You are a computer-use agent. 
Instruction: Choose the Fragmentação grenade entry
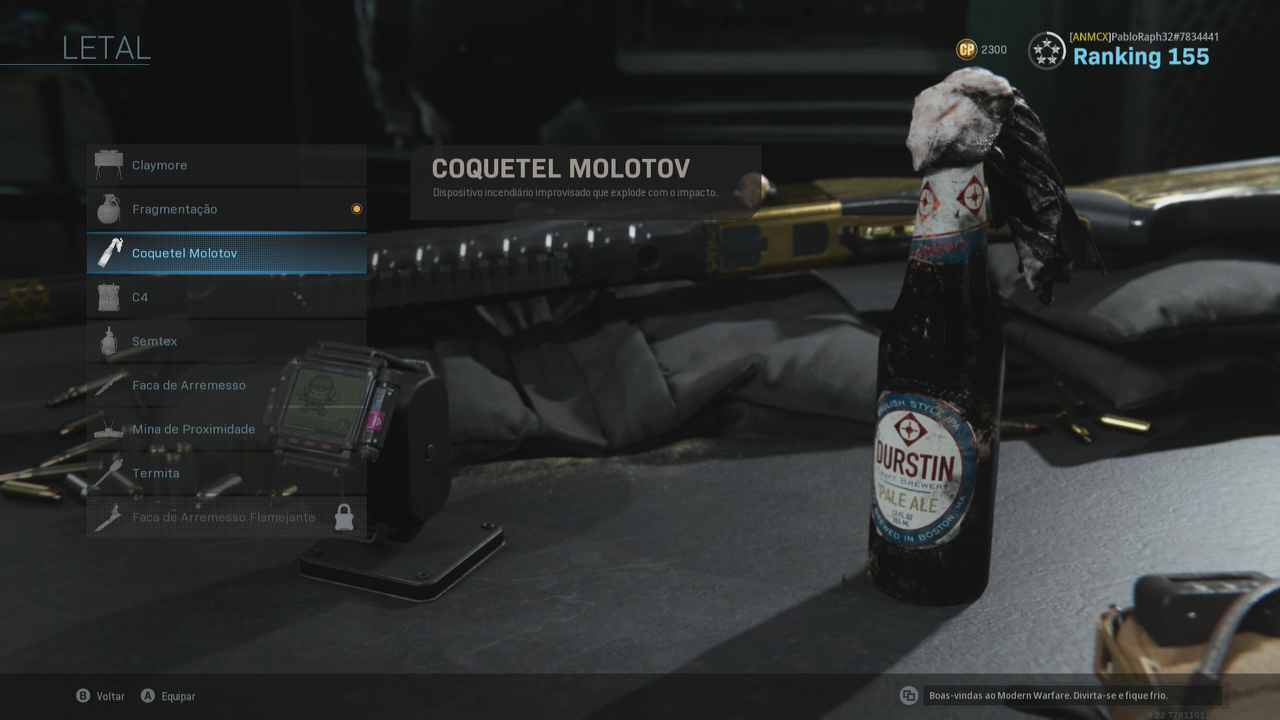pyautogui.click(x=226, y=209)
